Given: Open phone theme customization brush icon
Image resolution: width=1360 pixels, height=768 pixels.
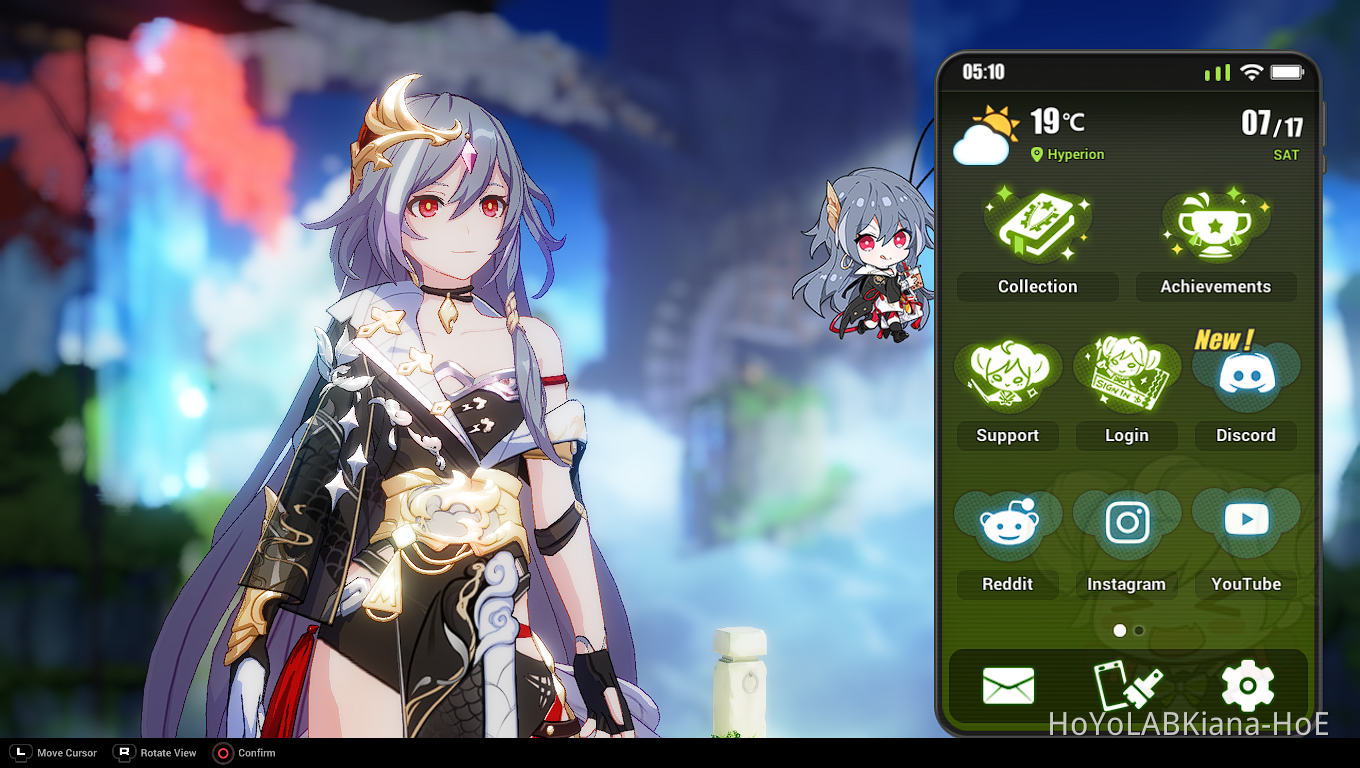Looking at the screenshot, I should coord(1127,686).
